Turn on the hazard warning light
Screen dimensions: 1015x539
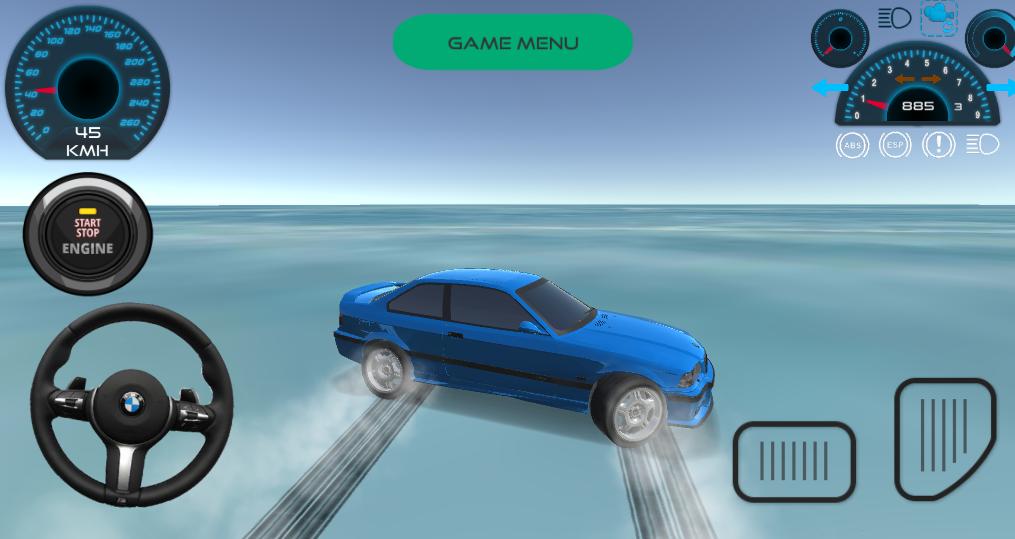coord(938,145)
